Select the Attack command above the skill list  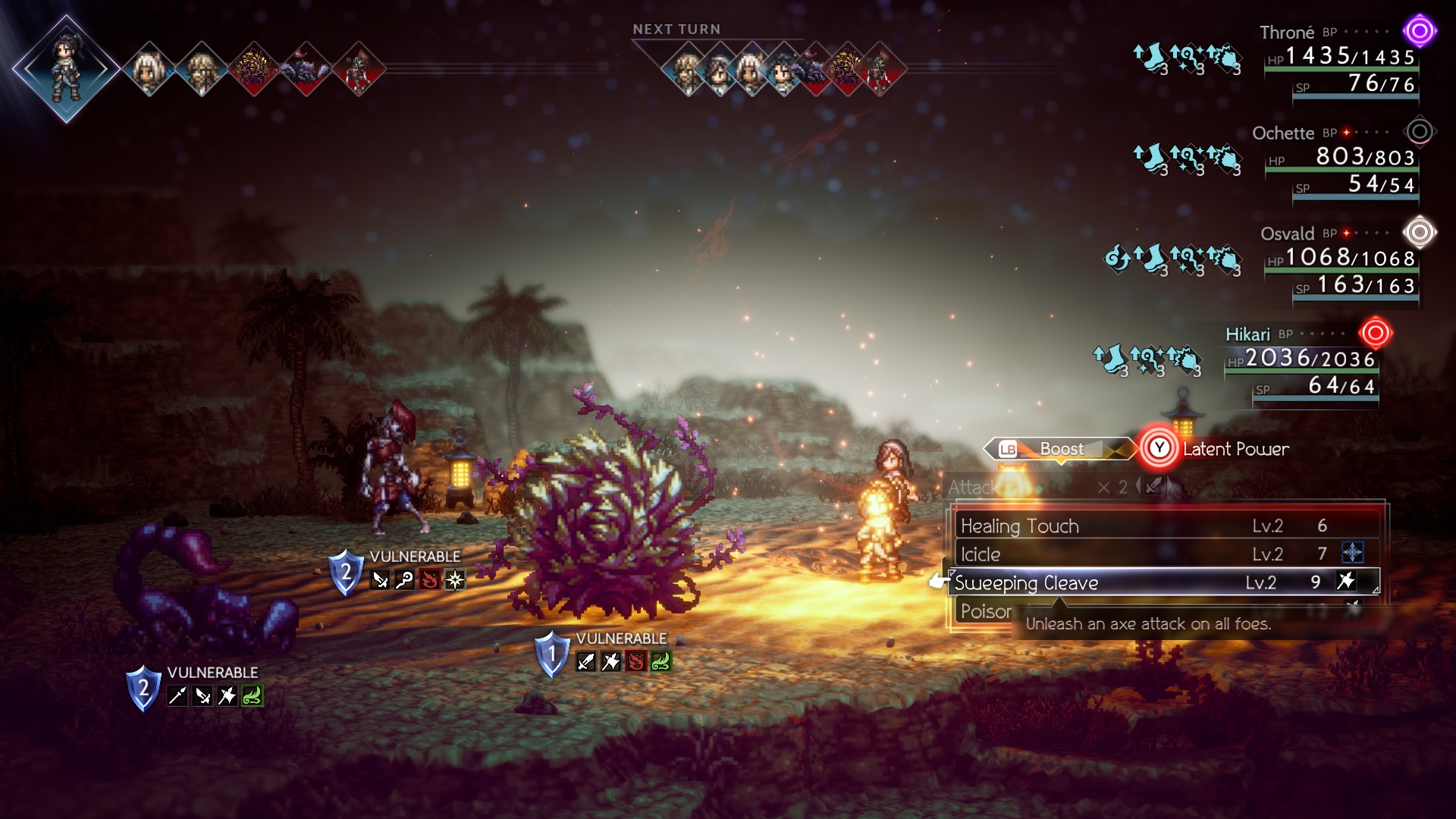click(x=972, y=488)
